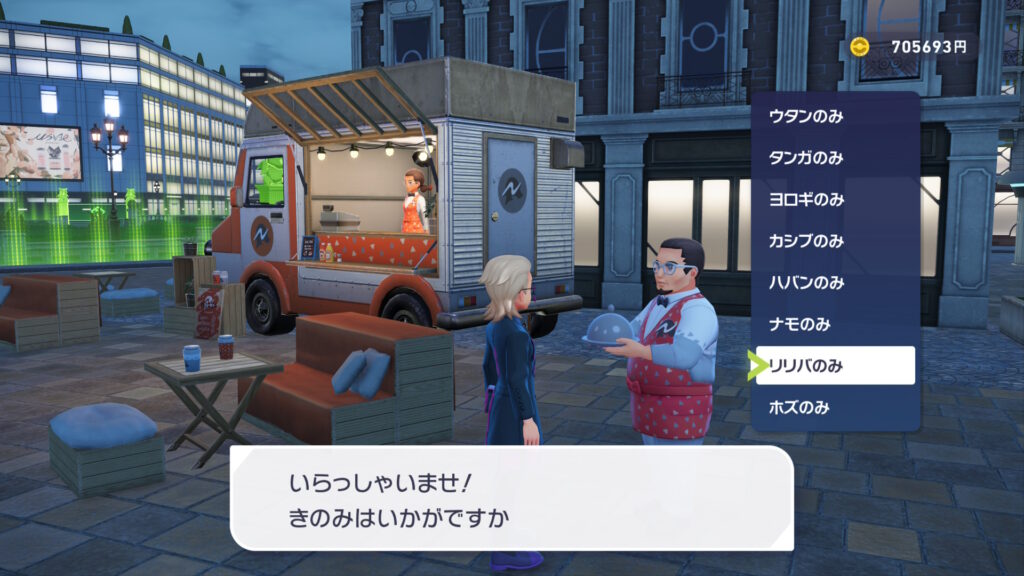
Task: Choose タンガのみ in the shop menu
Action: point(835,158)
